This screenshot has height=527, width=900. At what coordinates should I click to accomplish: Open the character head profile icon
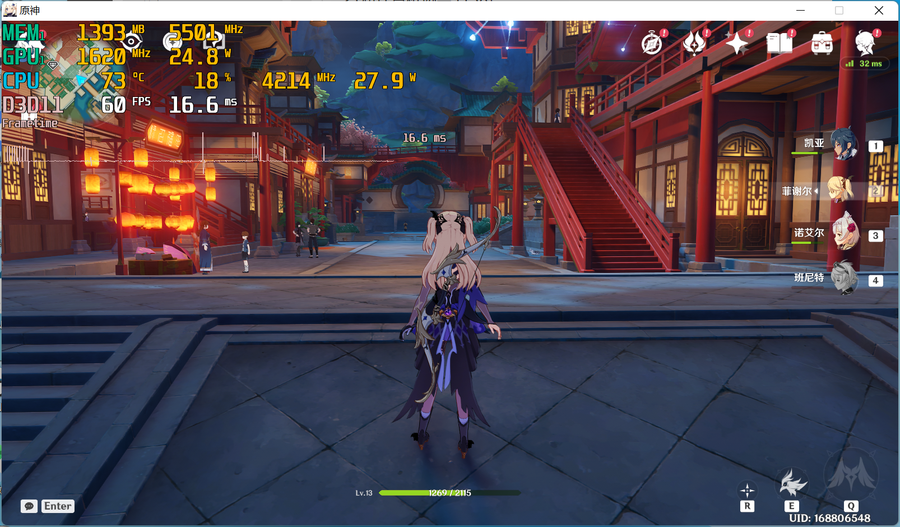tap(865, 42)
